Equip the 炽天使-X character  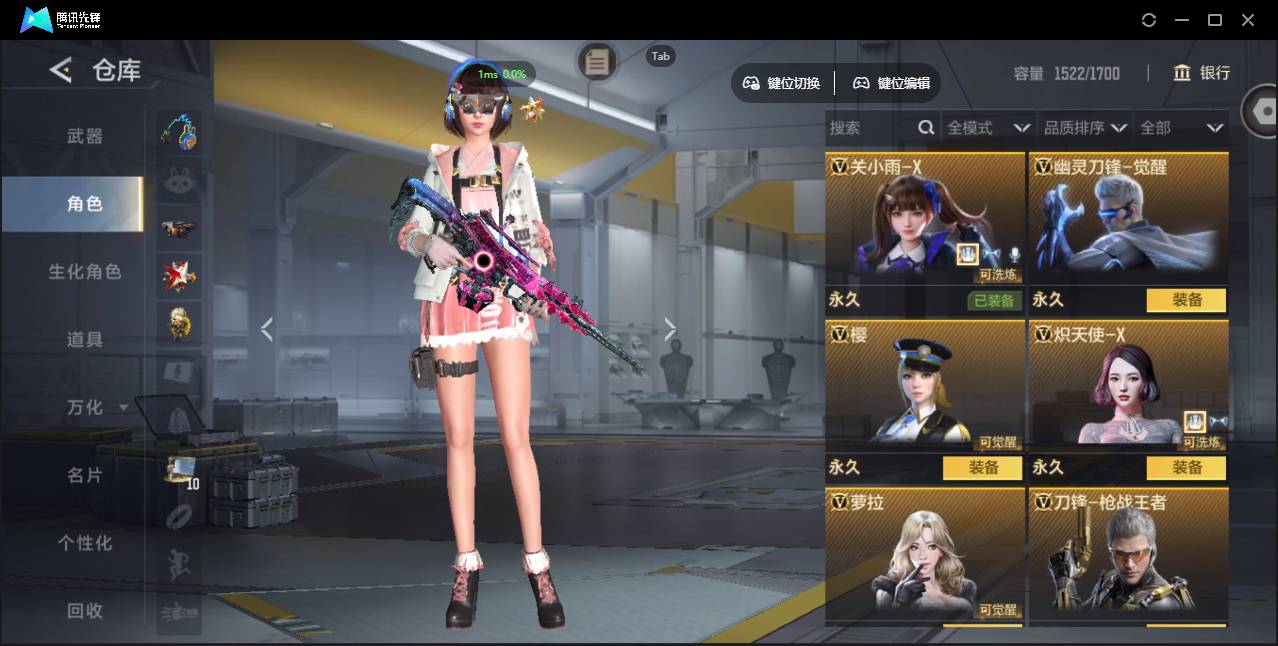[x=1186, y=468]
